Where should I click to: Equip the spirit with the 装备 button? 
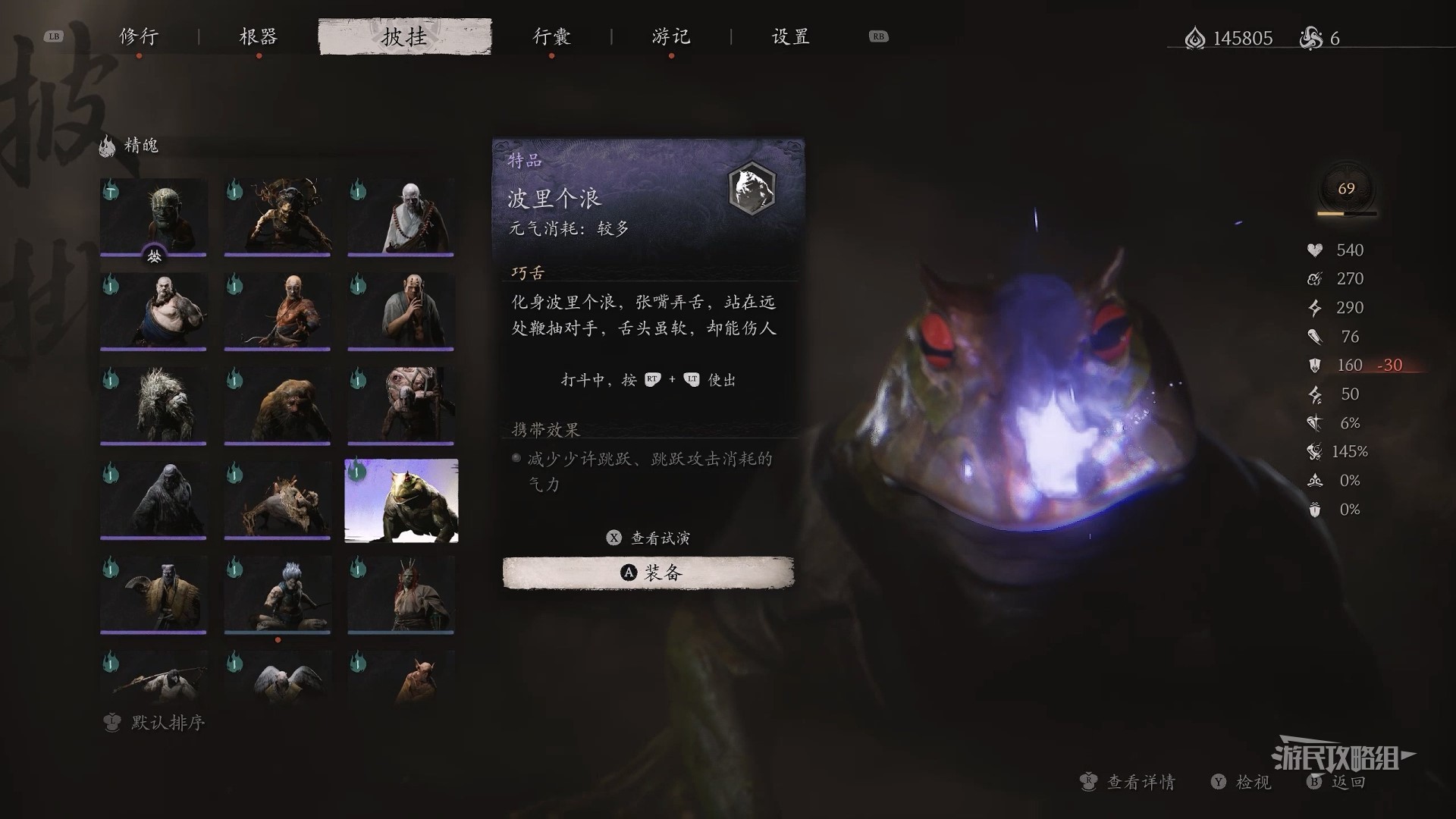[x=648, y=573]
